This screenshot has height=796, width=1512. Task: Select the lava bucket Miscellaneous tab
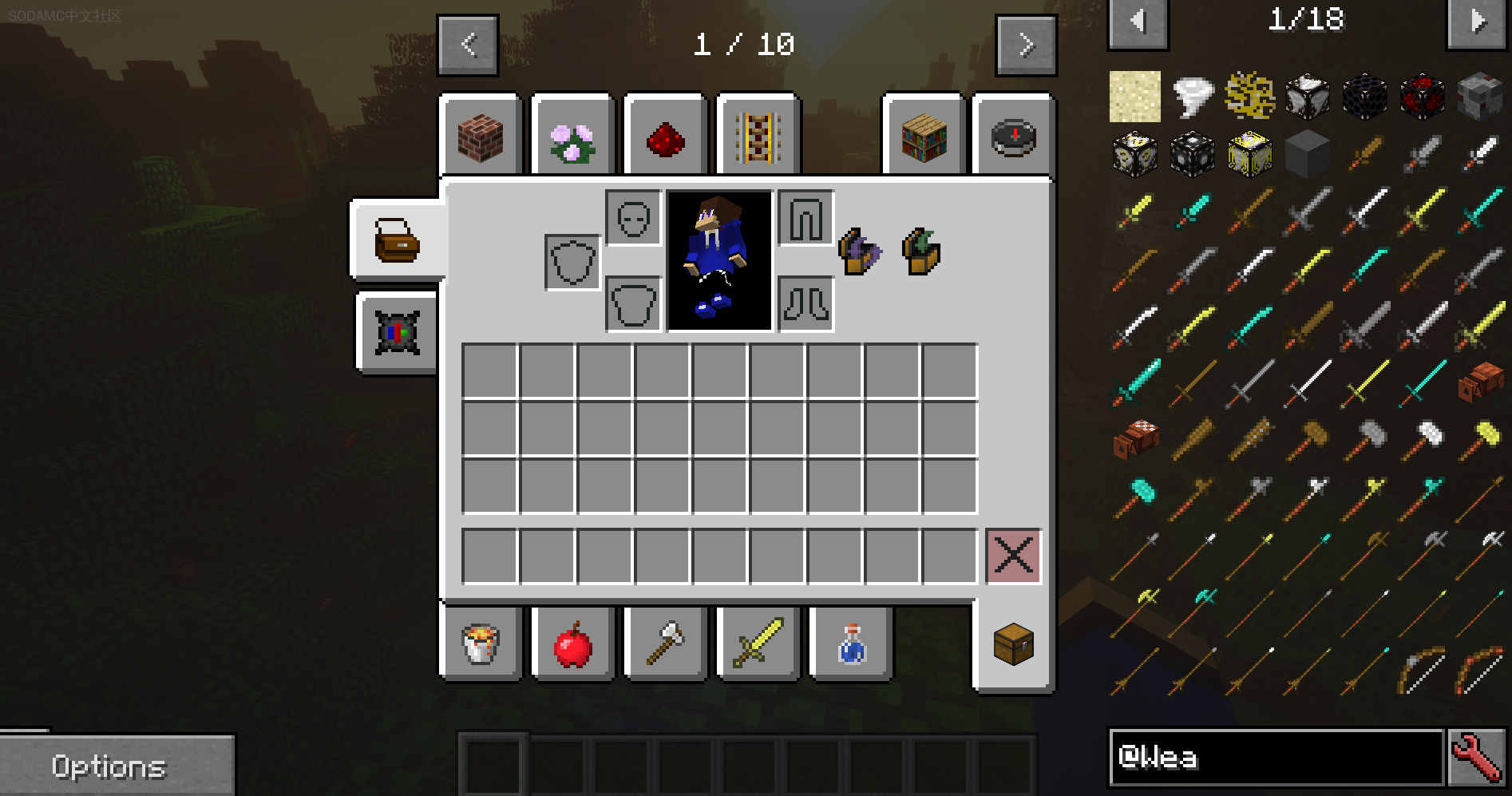(481, 644)
